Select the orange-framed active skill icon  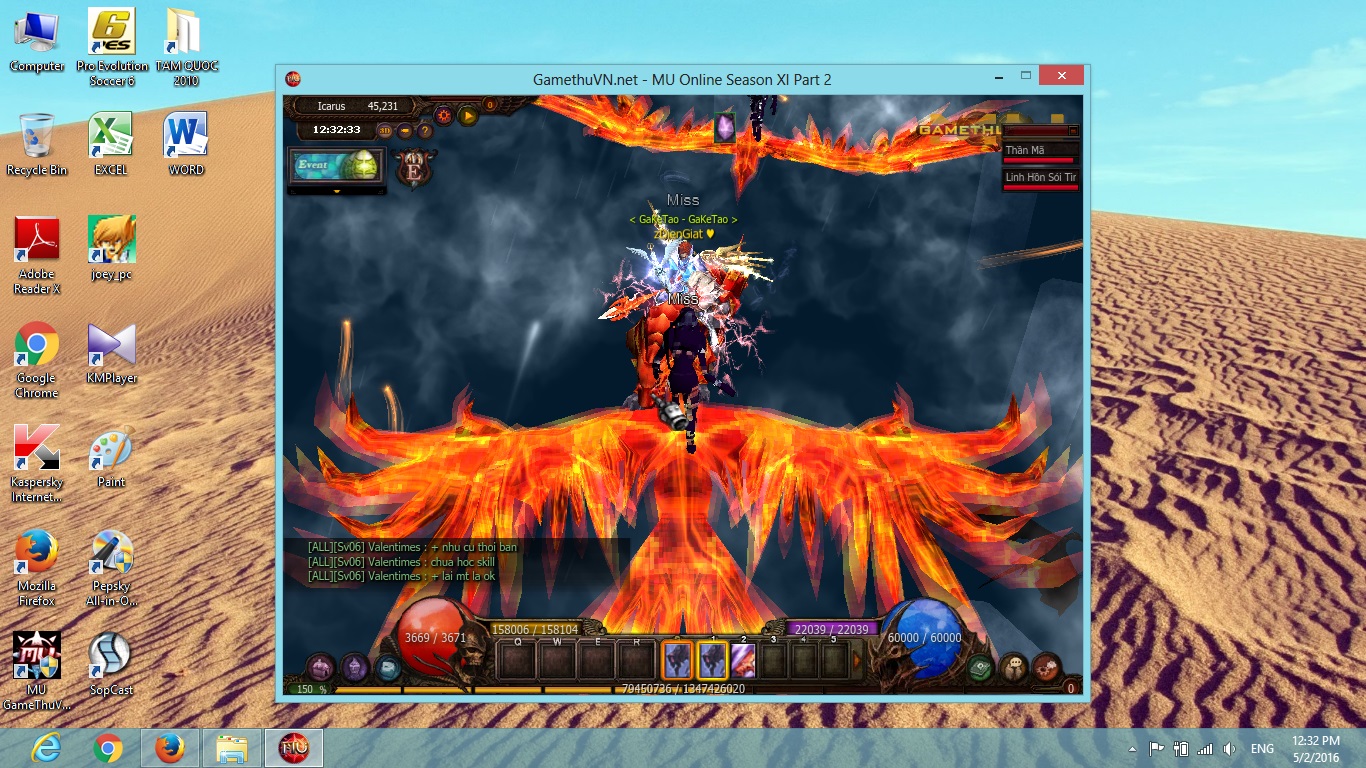(677, 660)
